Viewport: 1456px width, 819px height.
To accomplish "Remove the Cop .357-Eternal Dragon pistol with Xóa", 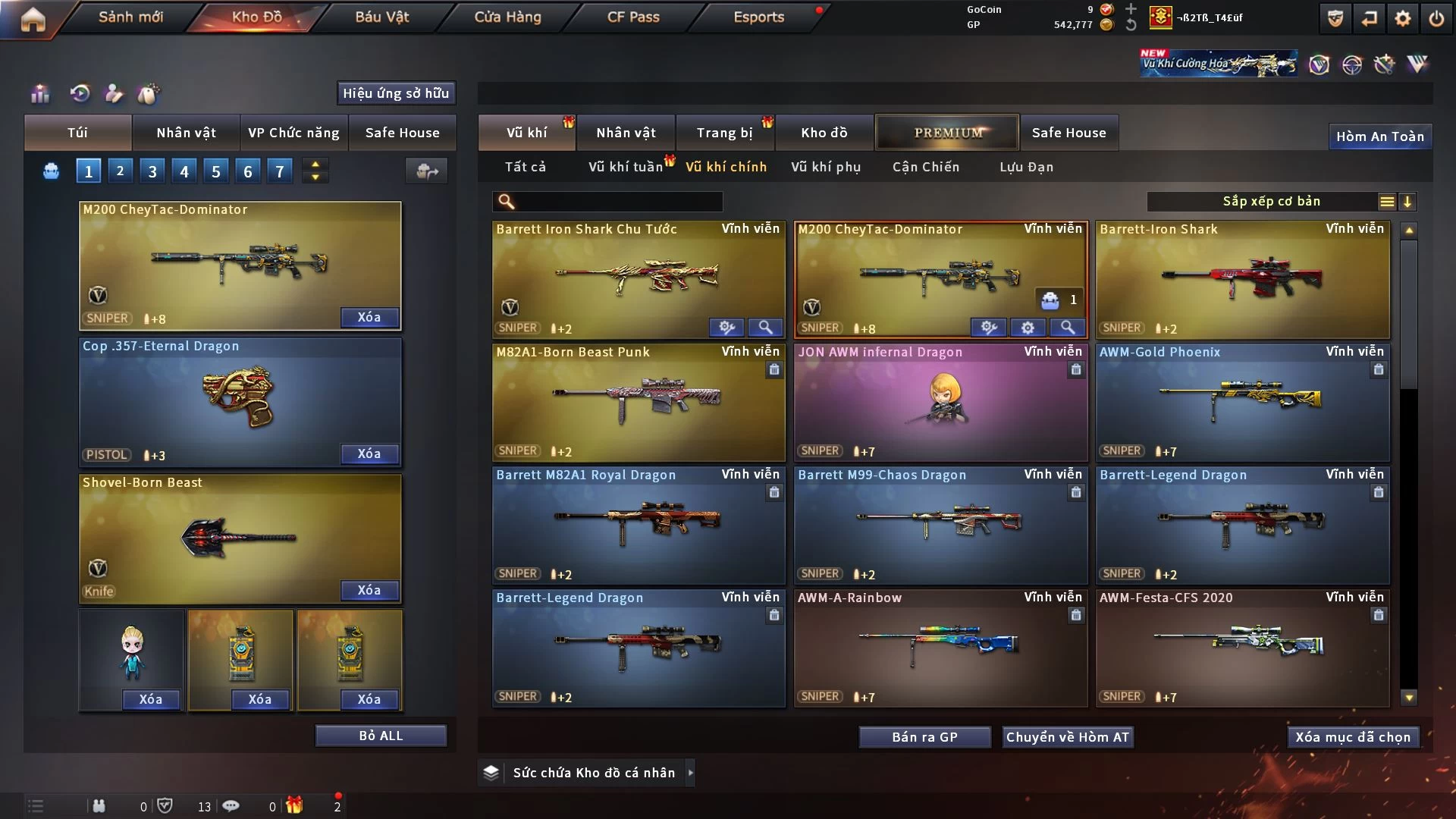I will pos(369,453).
